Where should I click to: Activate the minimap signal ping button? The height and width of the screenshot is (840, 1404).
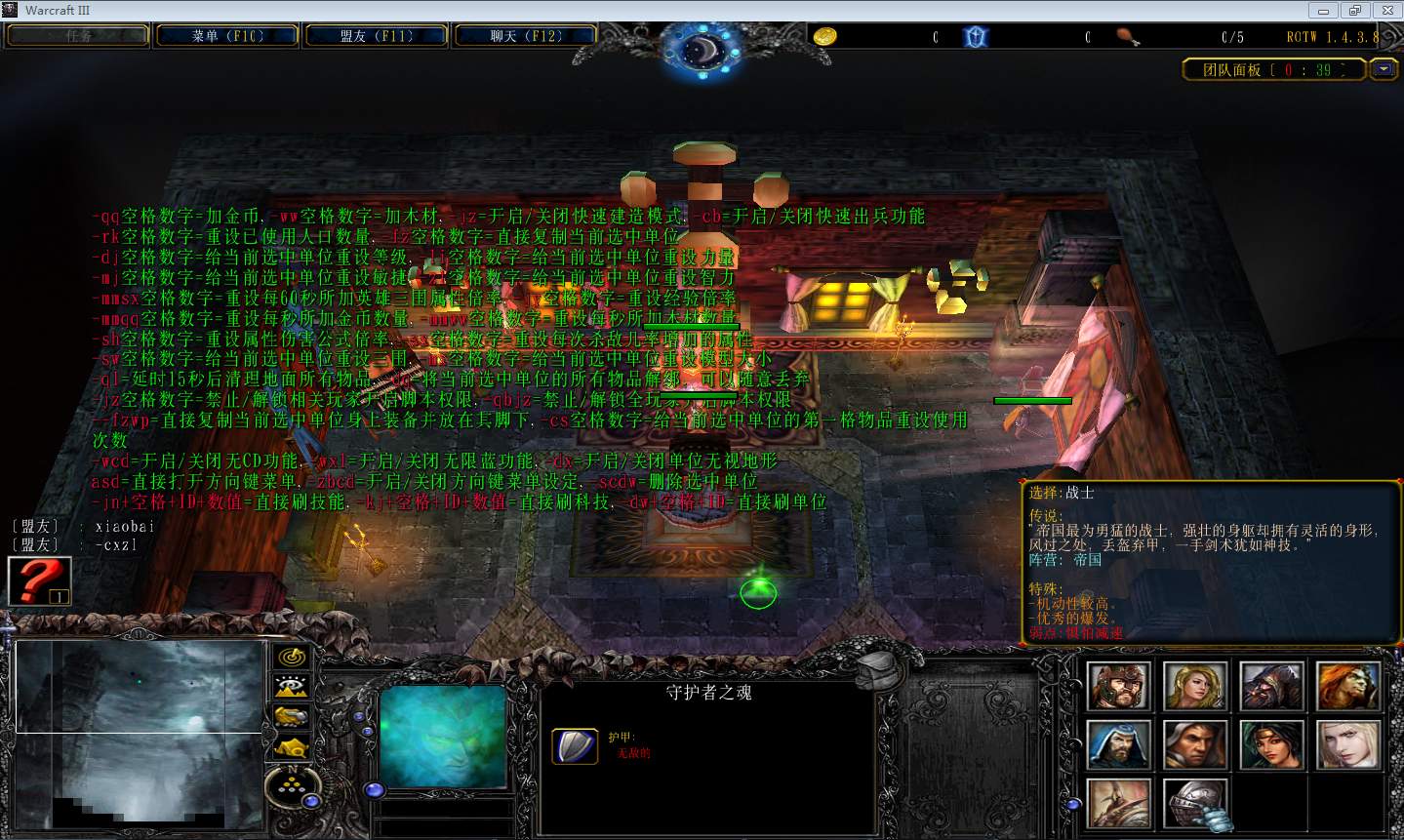click(x=292, y=658)
